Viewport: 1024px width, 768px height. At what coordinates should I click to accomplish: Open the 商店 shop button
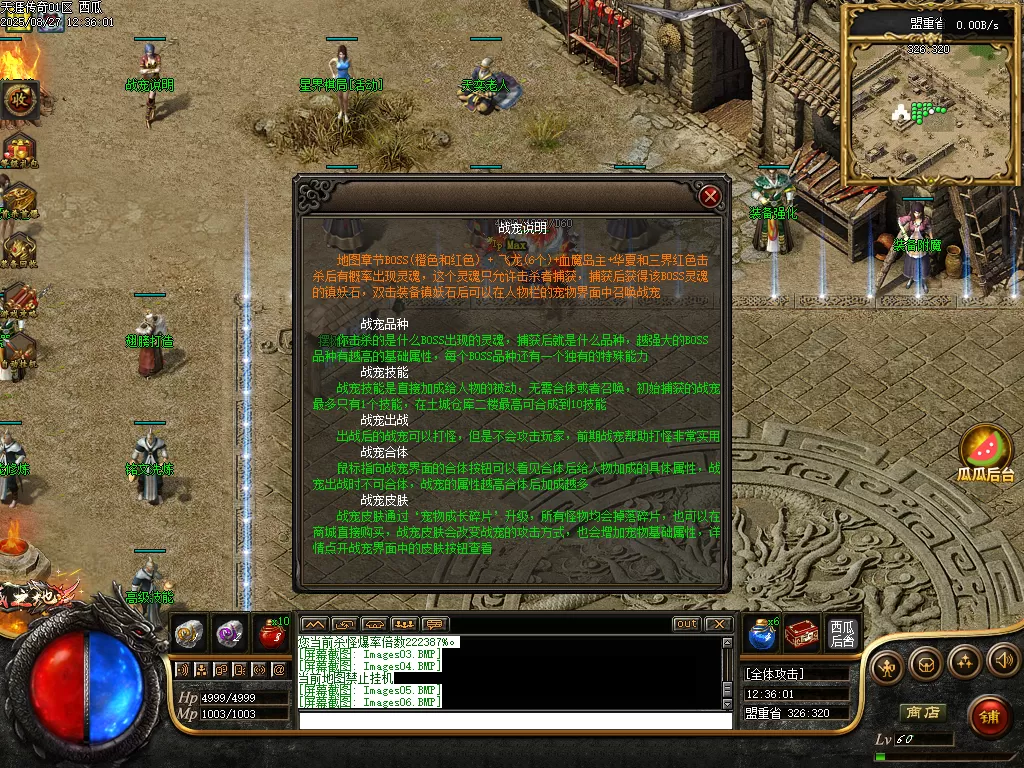click(x=922, y=712)
